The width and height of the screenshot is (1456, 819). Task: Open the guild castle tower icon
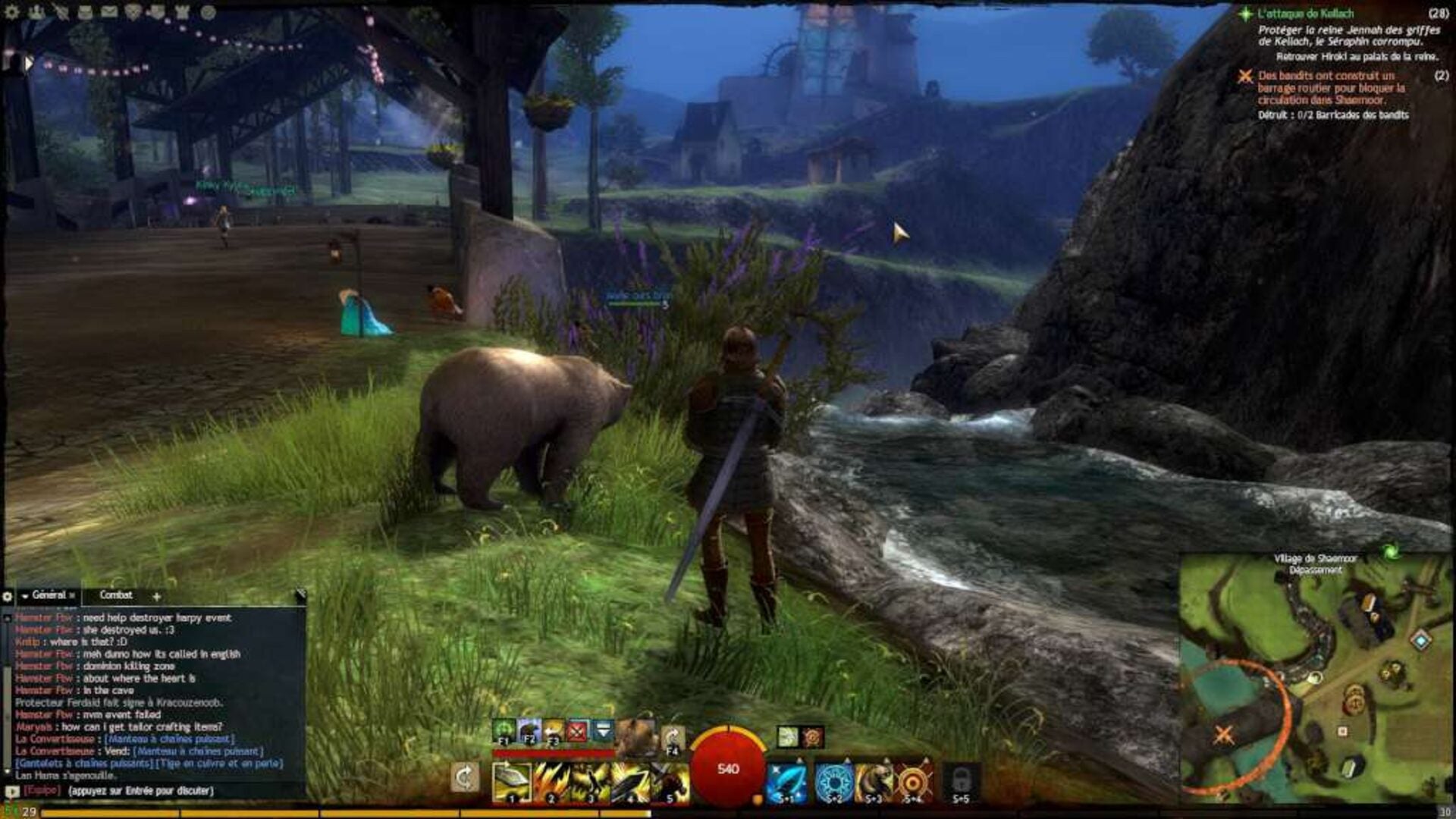(182, 12)
